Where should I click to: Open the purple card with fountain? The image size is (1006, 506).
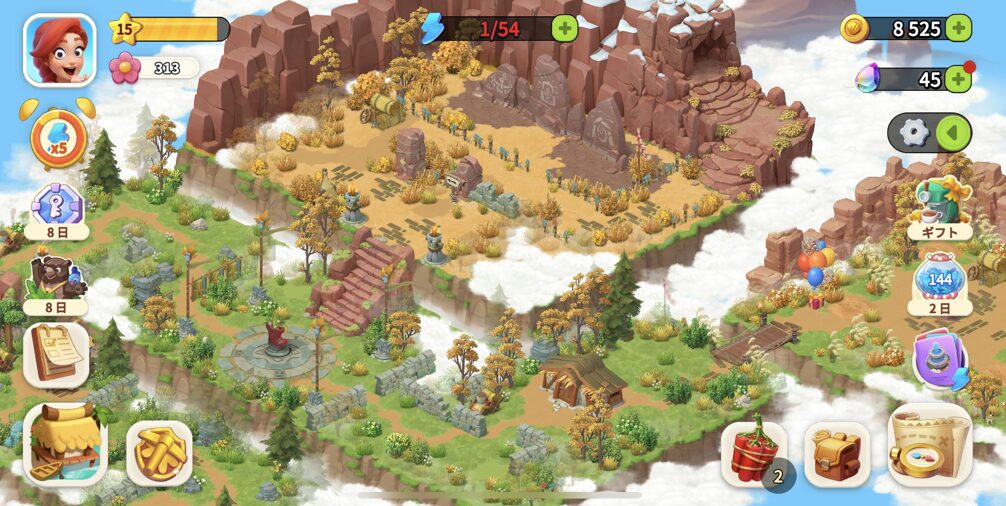pyautogui.click(x=940, y=359)
